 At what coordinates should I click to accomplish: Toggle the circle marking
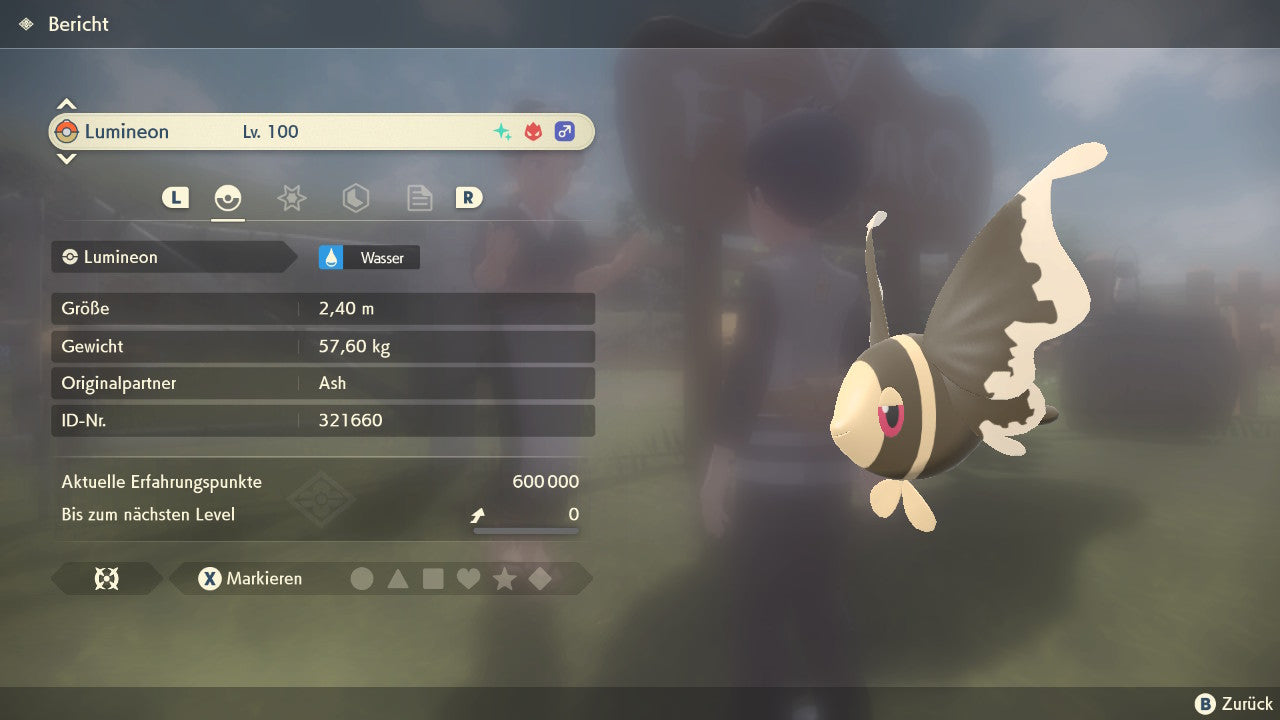coord(362,578)
